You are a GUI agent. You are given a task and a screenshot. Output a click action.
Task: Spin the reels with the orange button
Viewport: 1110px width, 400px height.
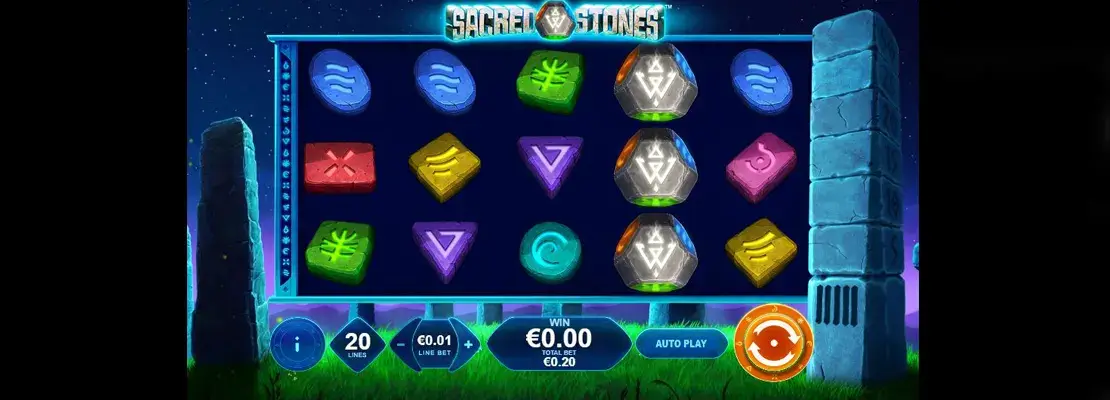click(773, 342)
